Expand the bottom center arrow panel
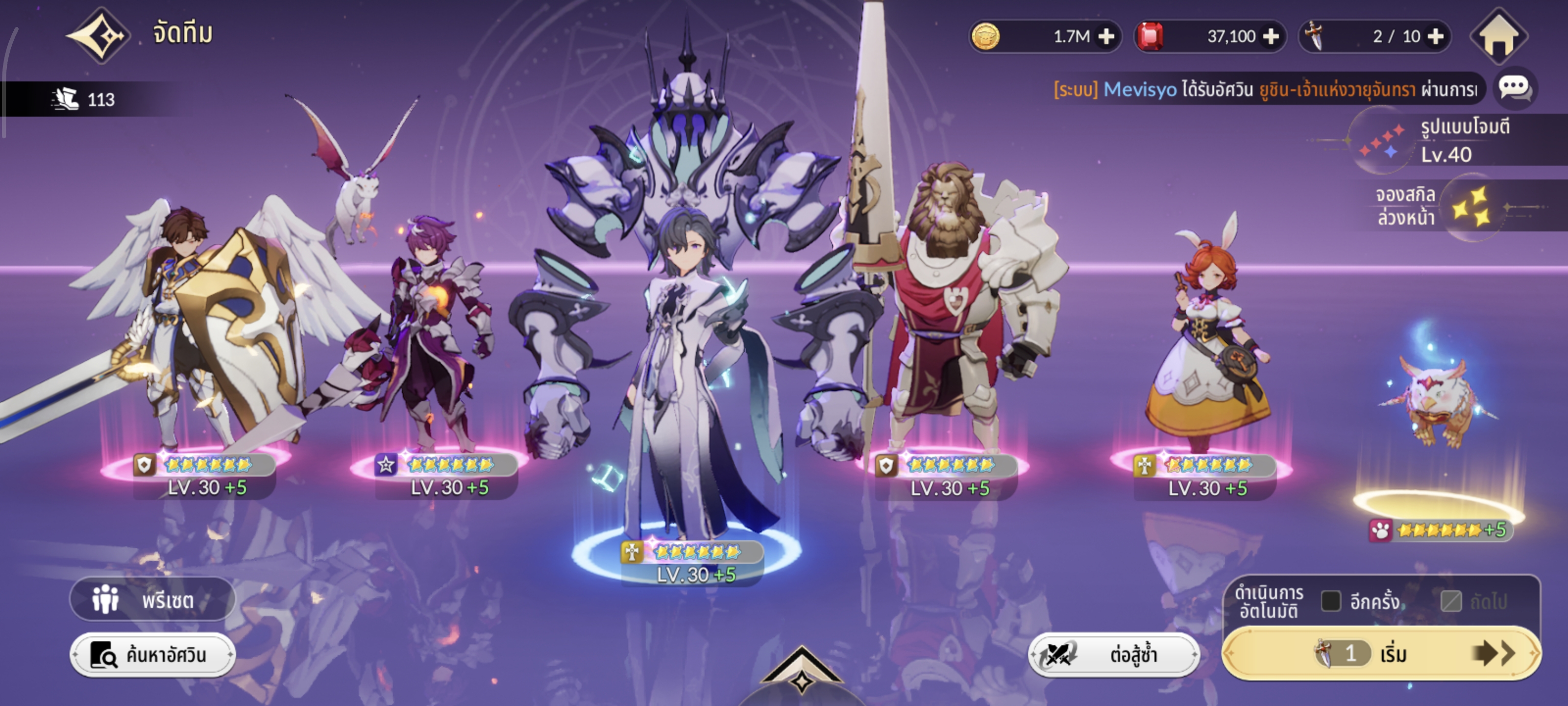The height and width of the screenshot is (706, 1568). 801,670
